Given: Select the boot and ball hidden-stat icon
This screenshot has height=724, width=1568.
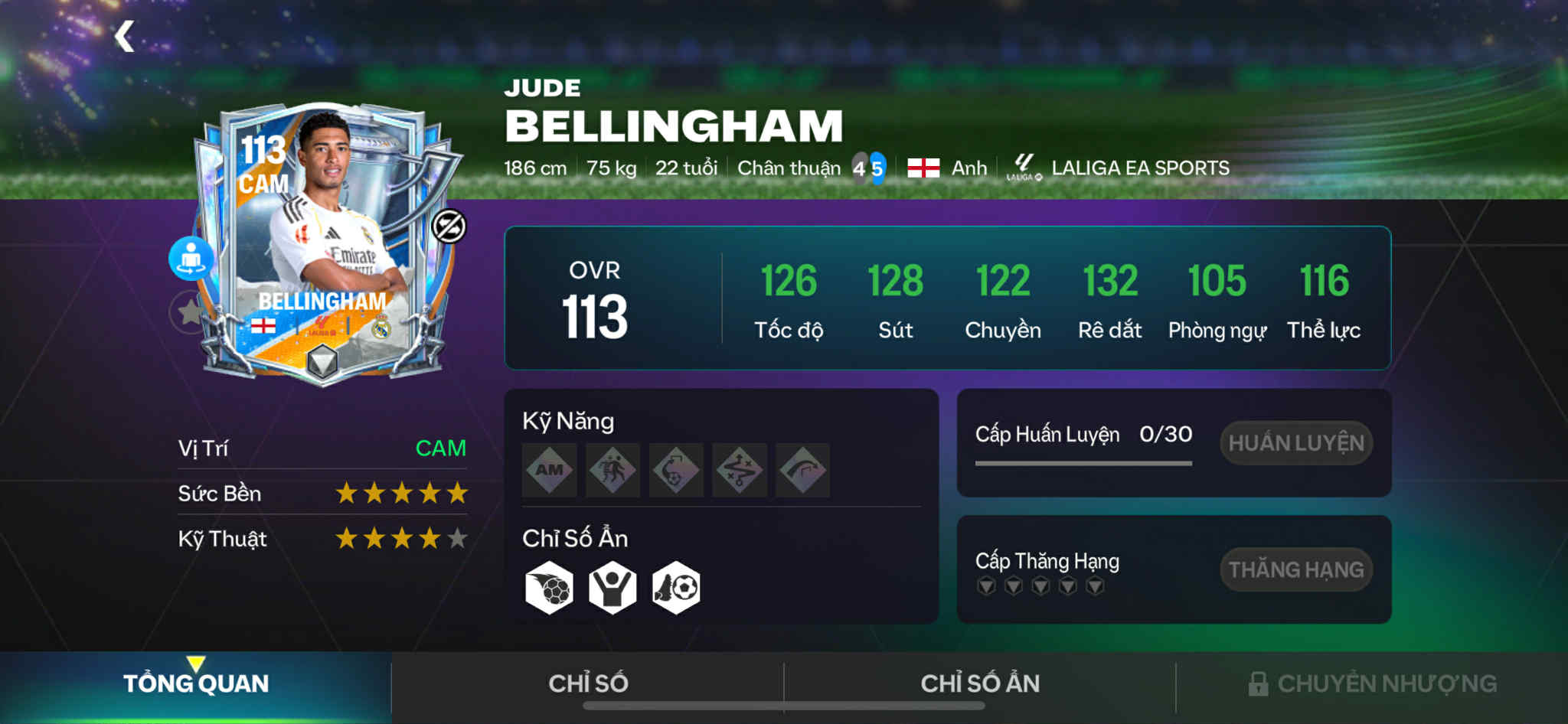Looking at the screenshot, I should (676, 588).
